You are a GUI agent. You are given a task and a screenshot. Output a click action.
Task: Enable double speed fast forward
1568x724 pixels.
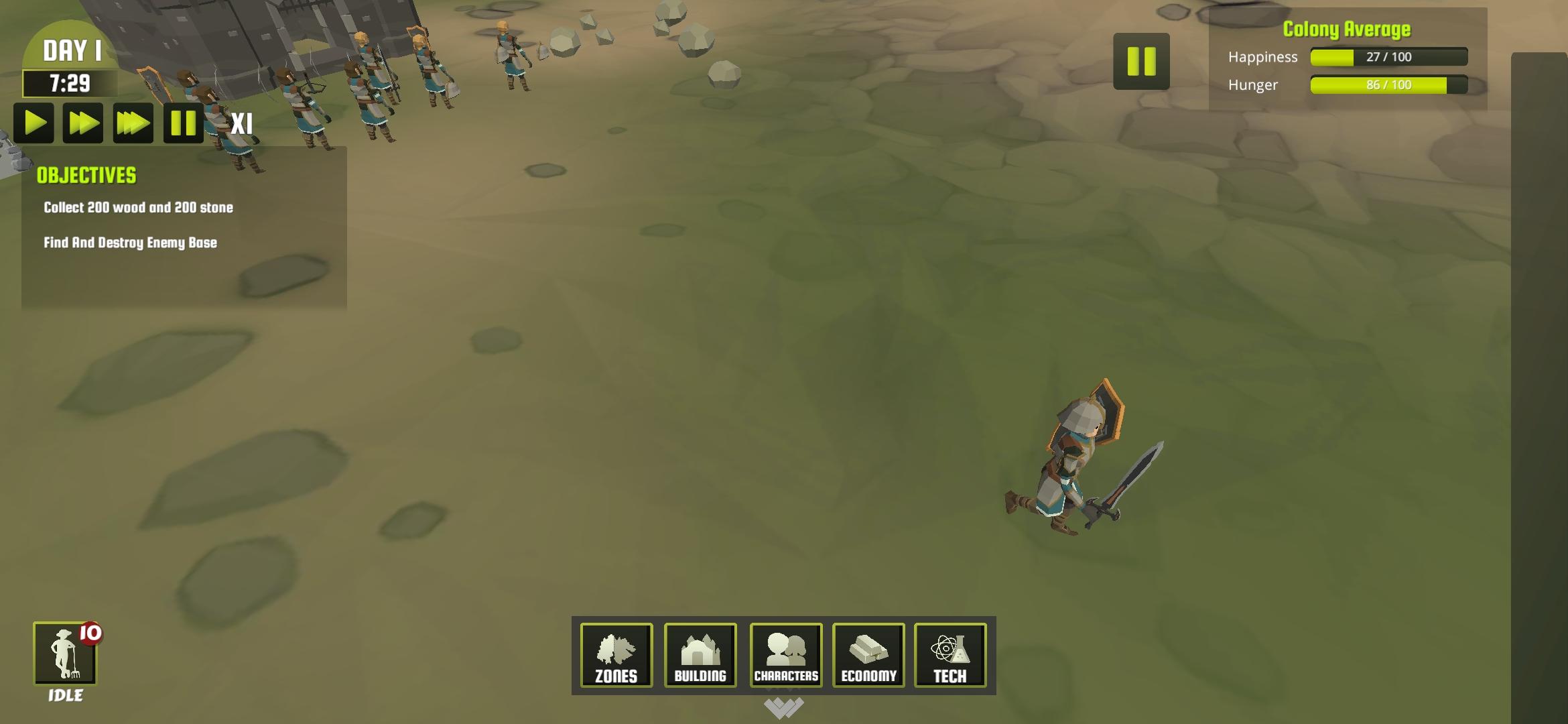click(x=84, y=123)
